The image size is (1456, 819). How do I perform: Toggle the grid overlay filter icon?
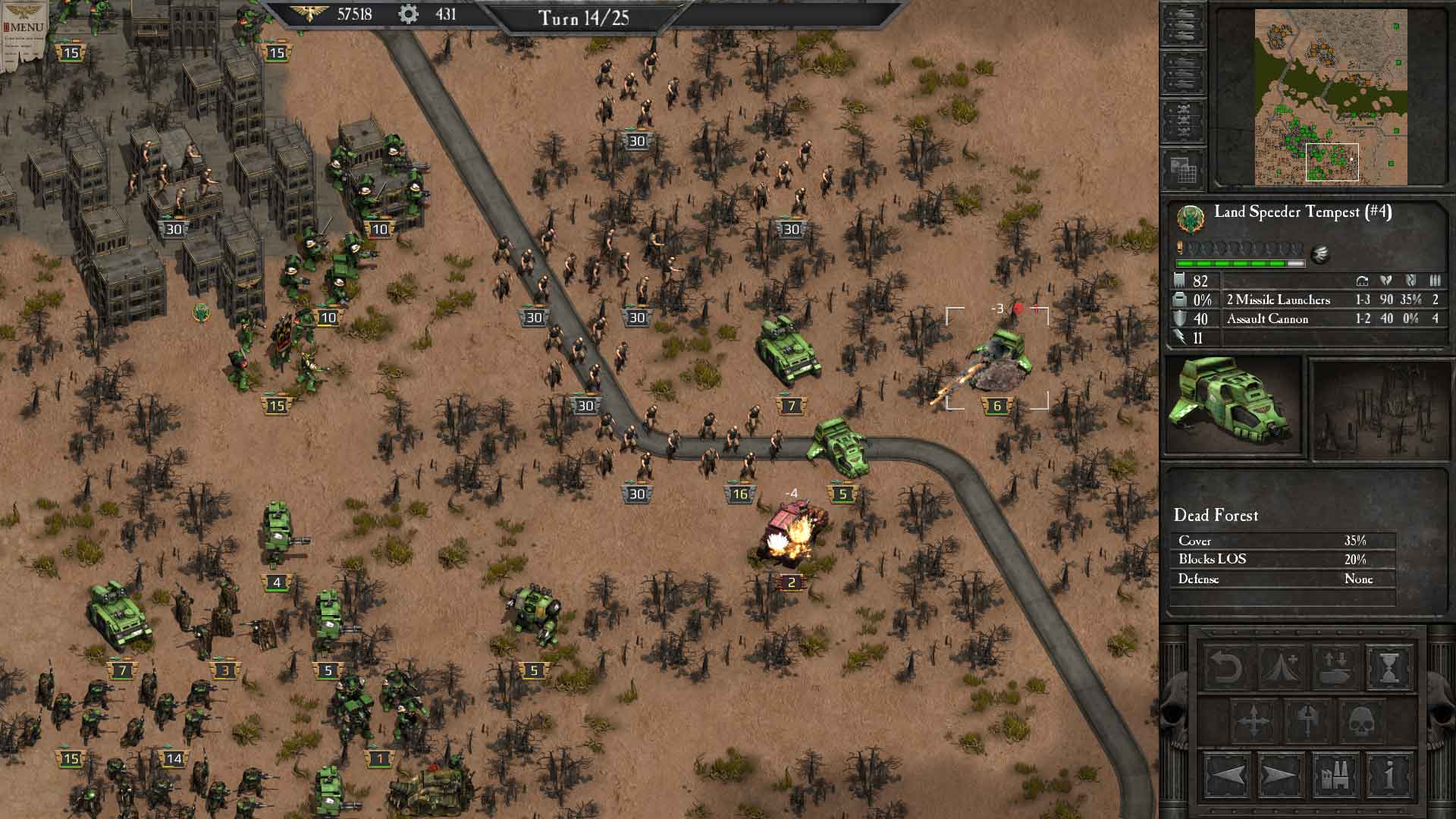click(x=1181, y=171)
